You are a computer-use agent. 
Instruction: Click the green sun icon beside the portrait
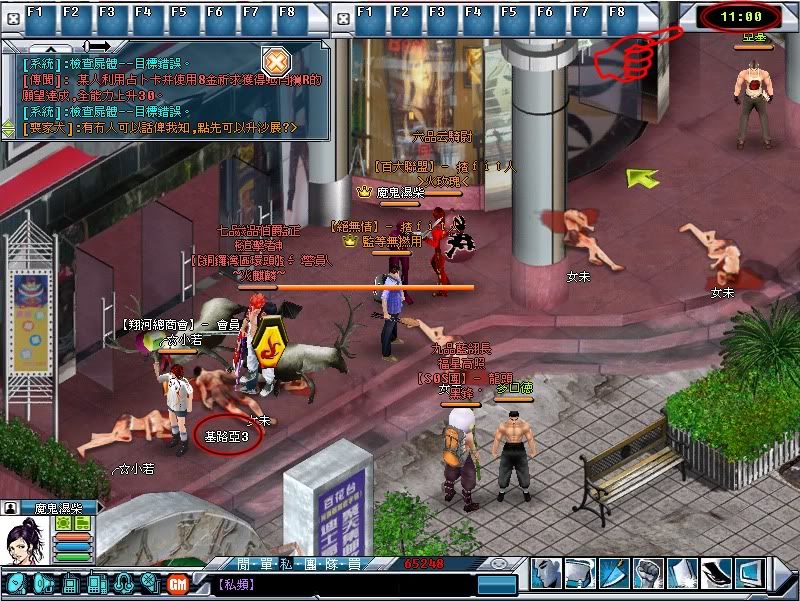62,522
